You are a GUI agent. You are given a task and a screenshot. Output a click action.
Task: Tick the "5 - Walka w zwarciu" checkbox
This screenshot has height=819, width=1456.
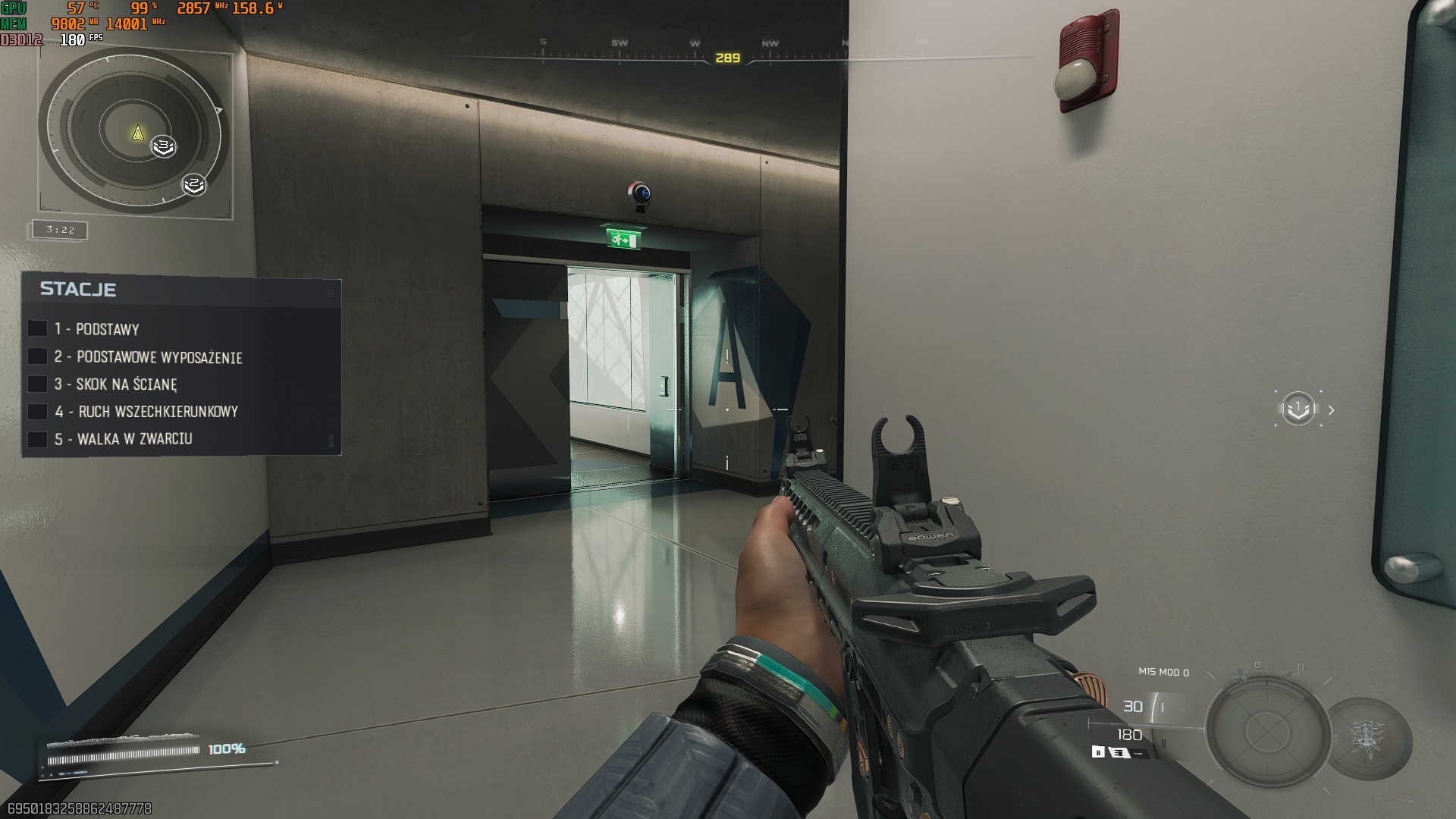coord(37,439)
